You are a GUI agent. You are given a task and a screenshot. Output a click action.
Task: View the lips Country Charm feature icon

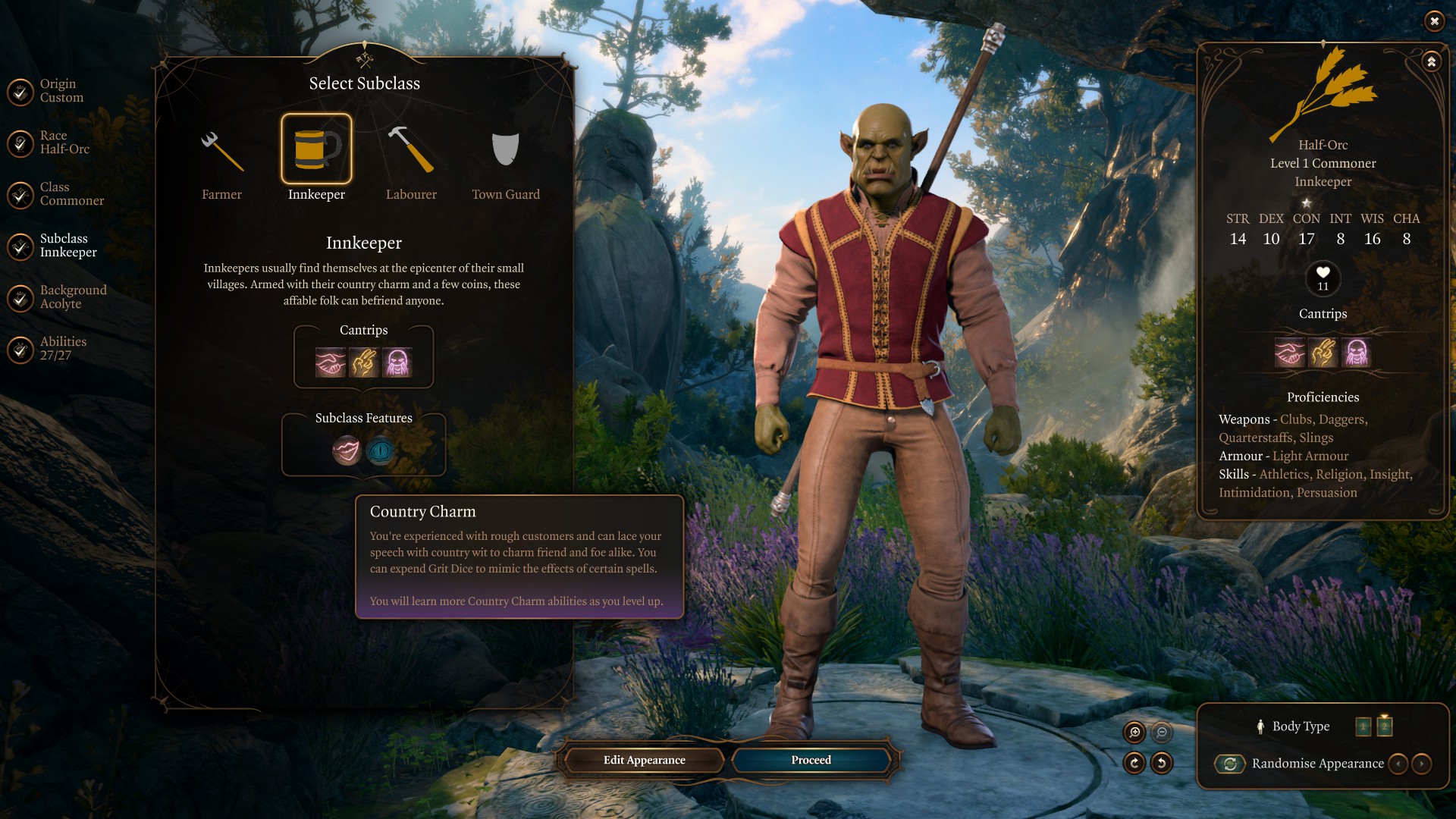tap(347, 451)
